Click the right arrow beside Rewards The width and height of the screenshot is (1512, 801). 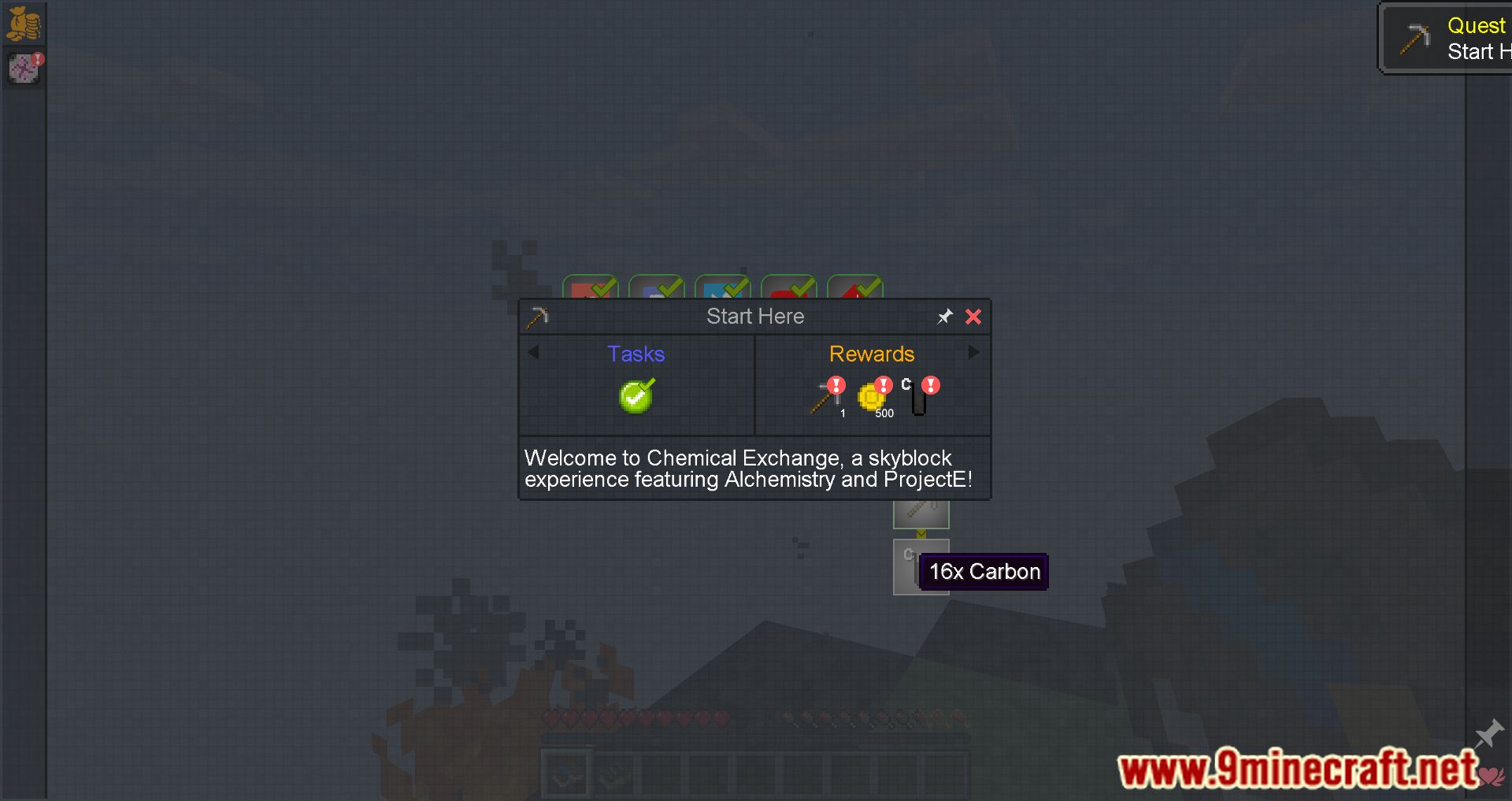pyautogui.click(x=973, y=352)
